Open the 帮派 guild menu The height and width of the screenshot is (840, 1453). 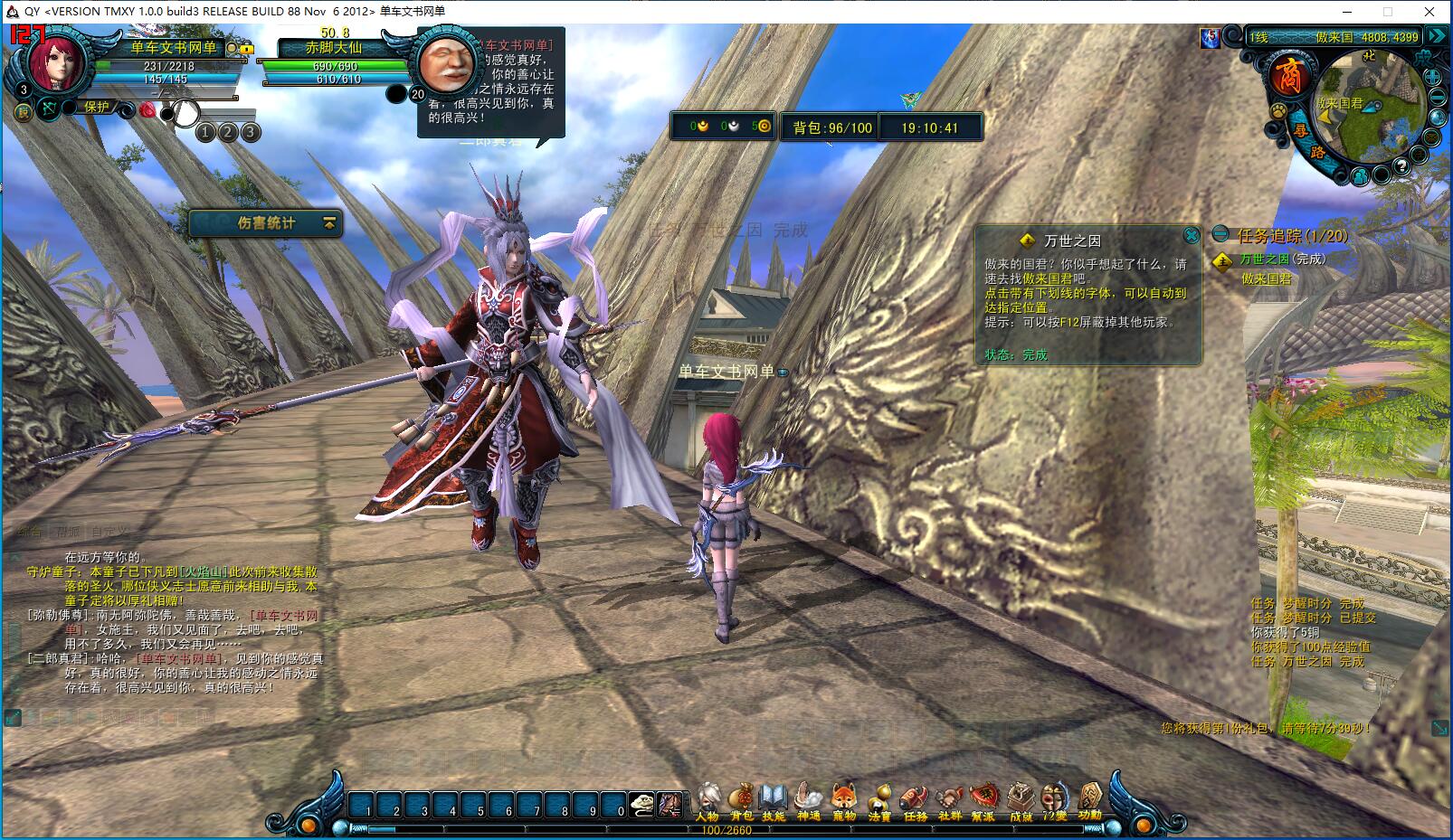[x=983, y=800]
